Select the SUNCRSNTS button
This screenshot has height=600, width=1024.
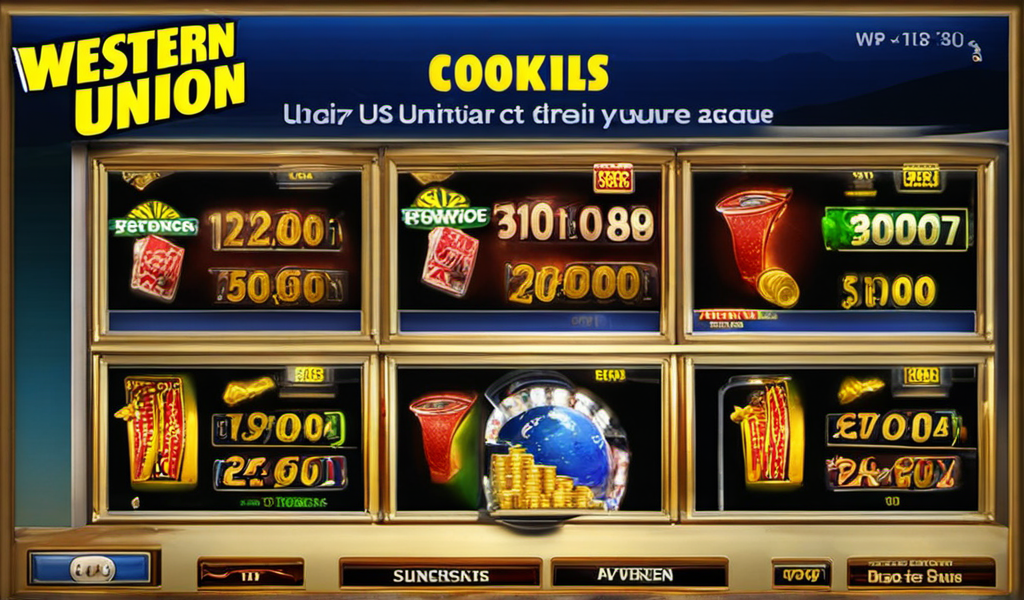(440, 574)
